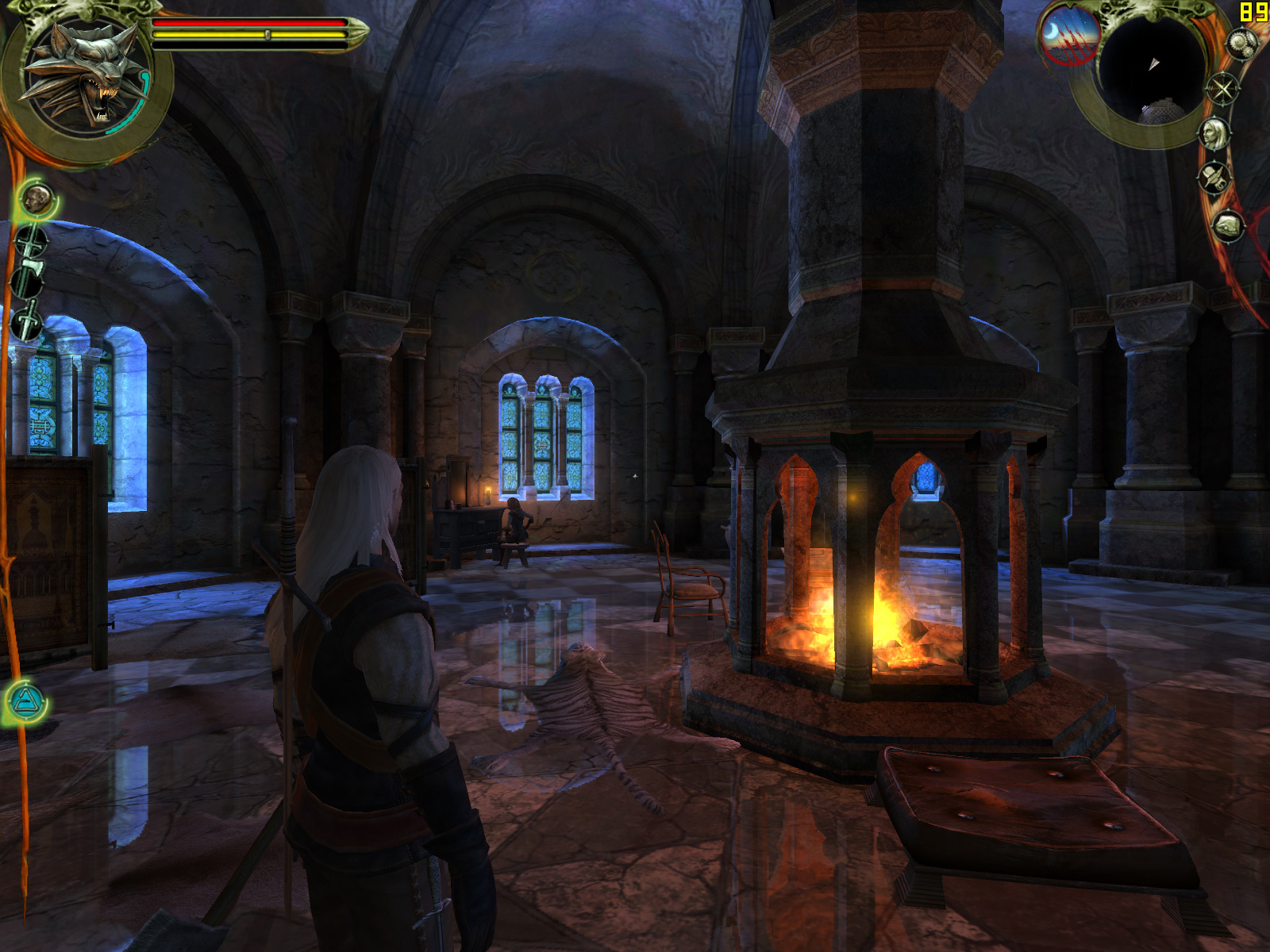Open the map via compass star icon
The width and height of the screenshot is (1270, 952).
click(1223, 87)
